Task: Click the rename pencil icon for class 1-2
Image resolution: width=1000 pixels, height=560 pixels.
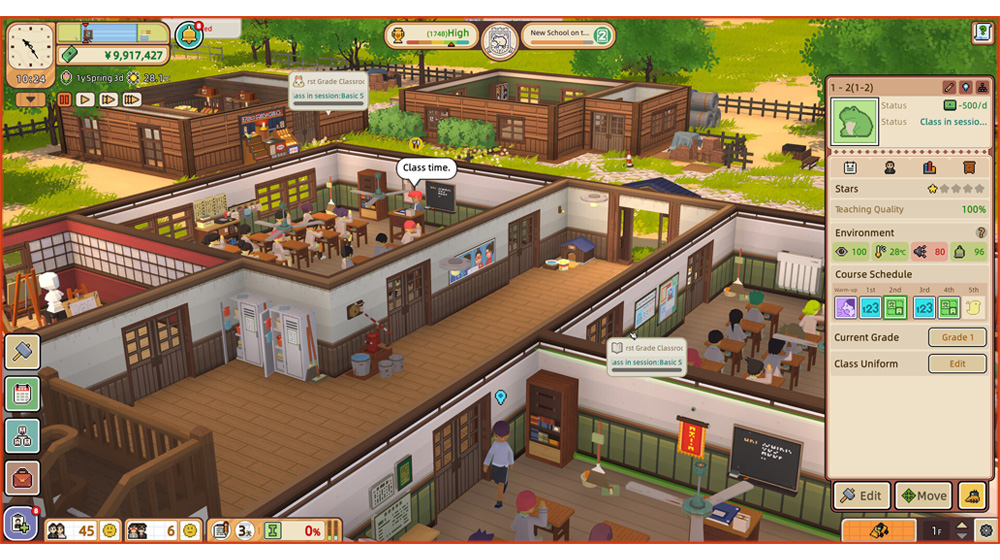Action: click(x=949, y=88)
